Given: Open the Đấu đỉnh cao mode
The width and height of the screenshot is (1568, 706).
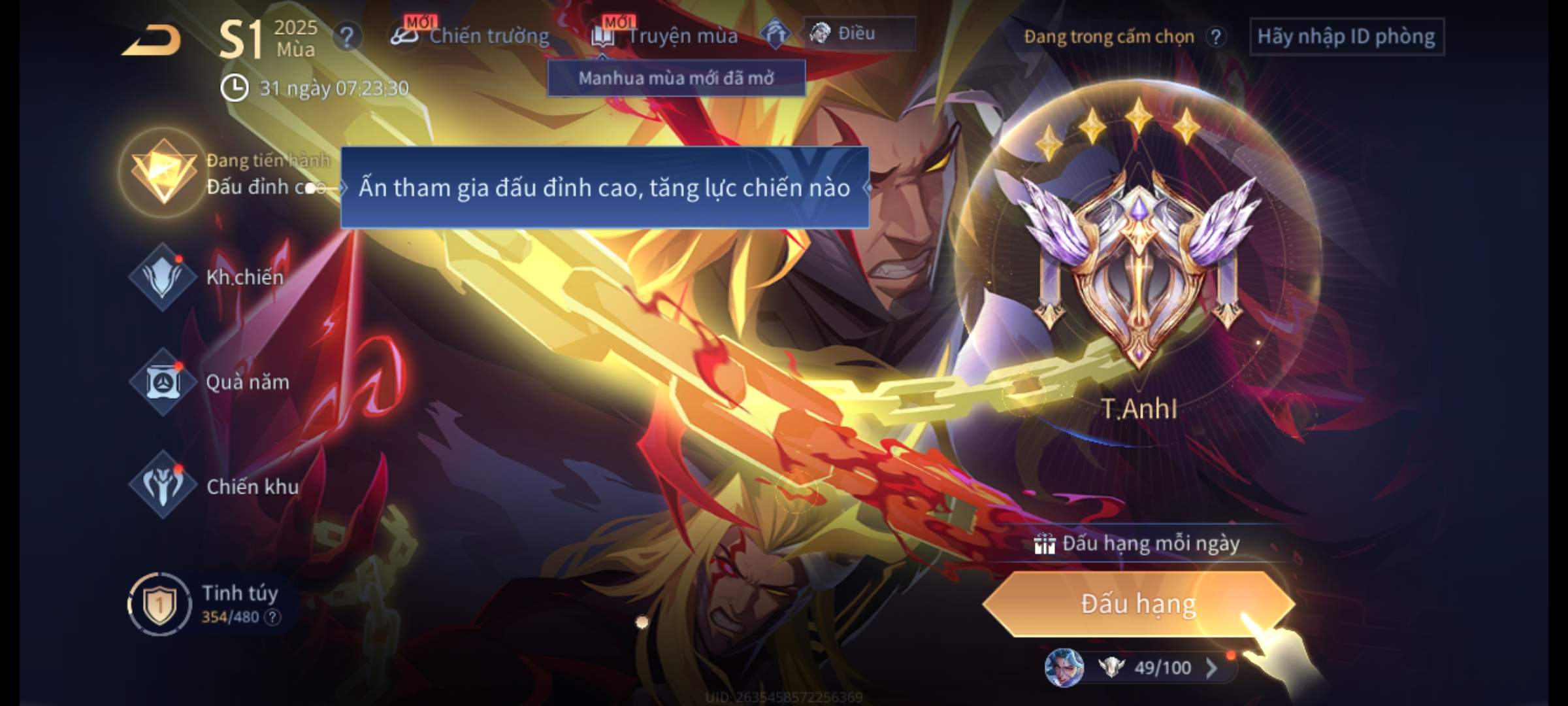Looking at the screenshot, I should [163, 173].
